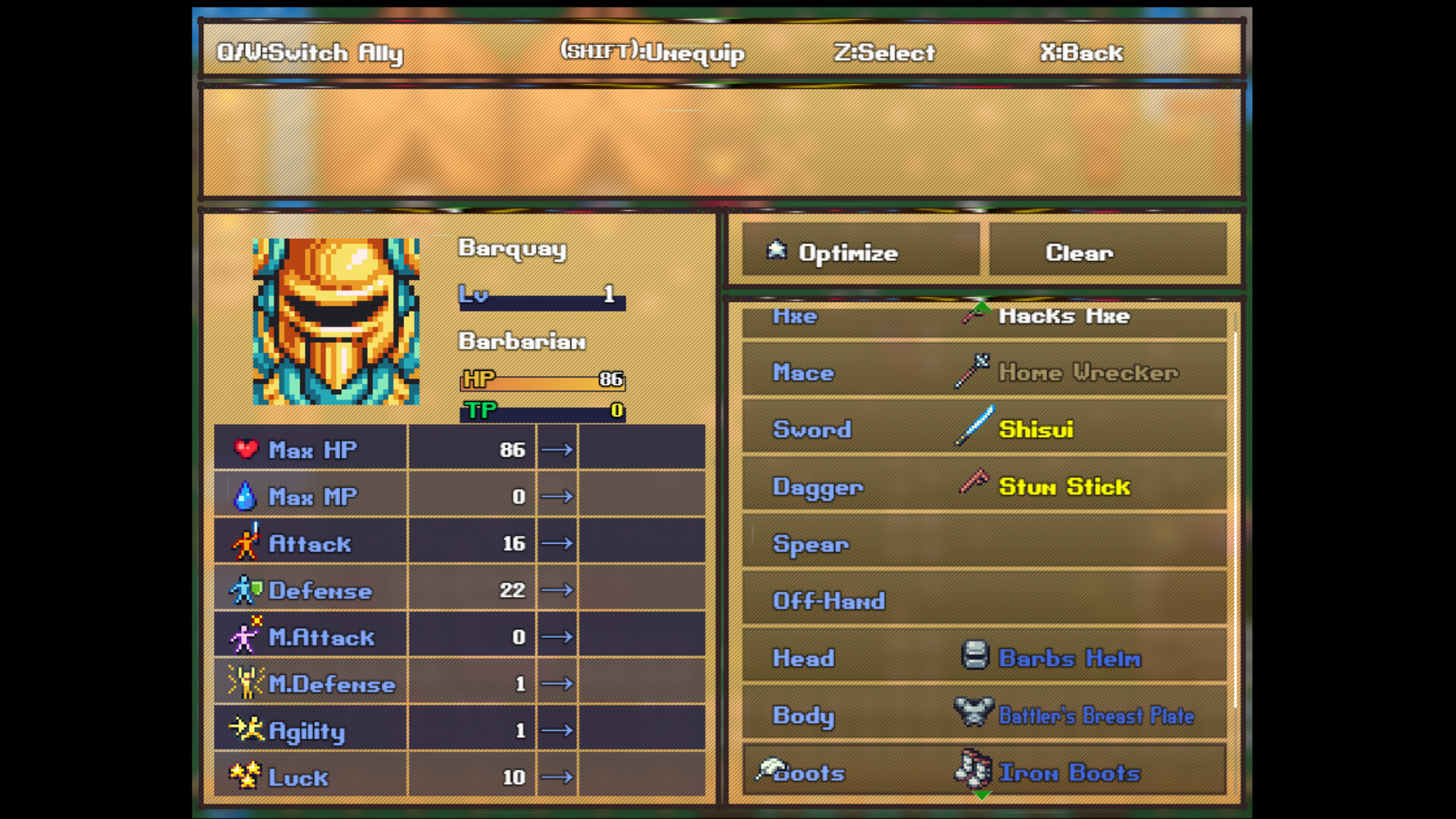The width and height of the screenshot is (1456, 819).
Task: Click the water drop icon beside Max MP
Action: pos(246,495)
